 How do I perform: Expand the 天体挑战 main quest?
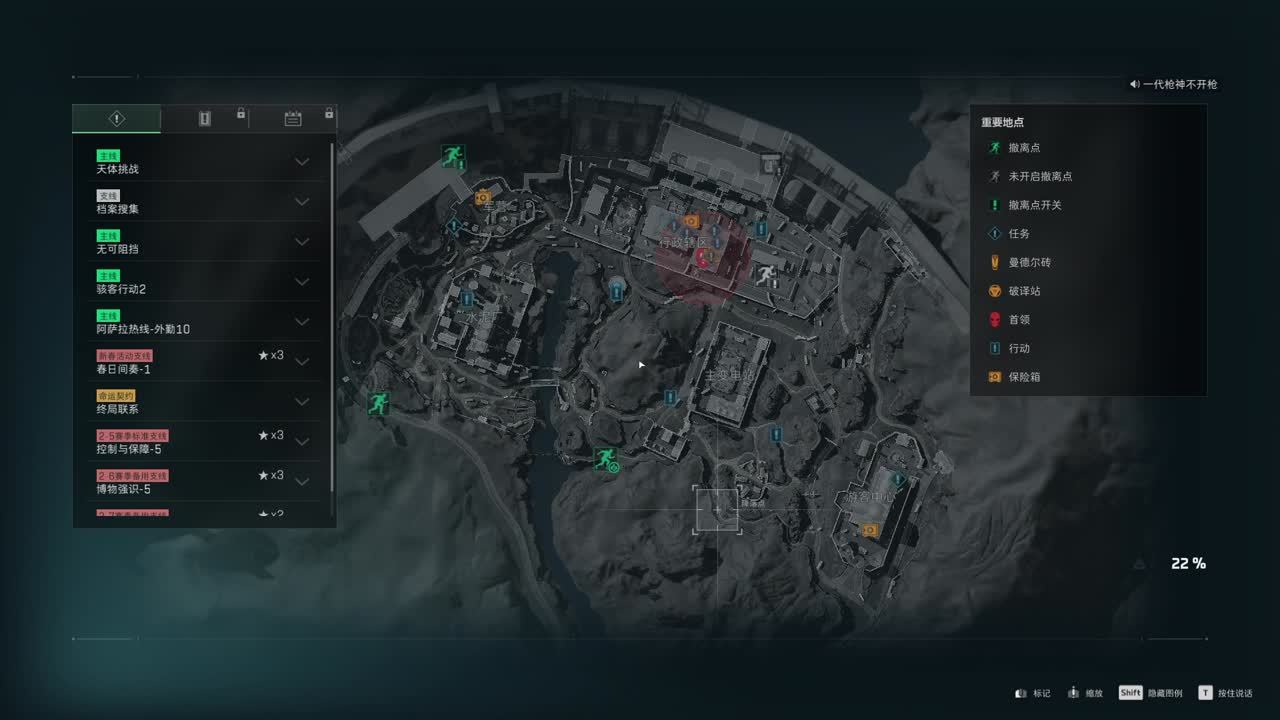pyautogui.click(x=302, y=162)
